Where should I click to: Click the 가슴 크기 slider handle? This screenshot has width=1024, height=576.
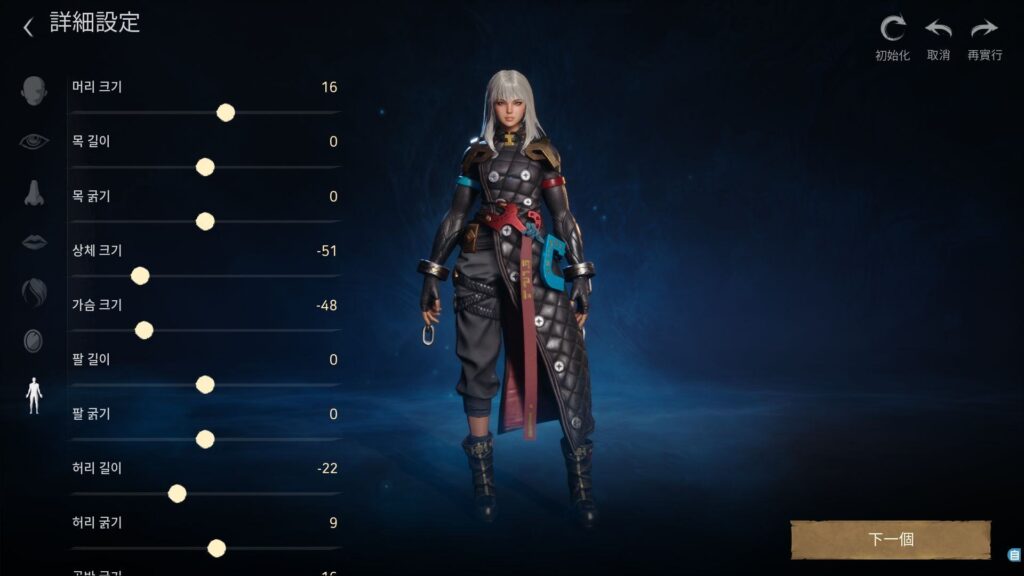pos(144,330)
